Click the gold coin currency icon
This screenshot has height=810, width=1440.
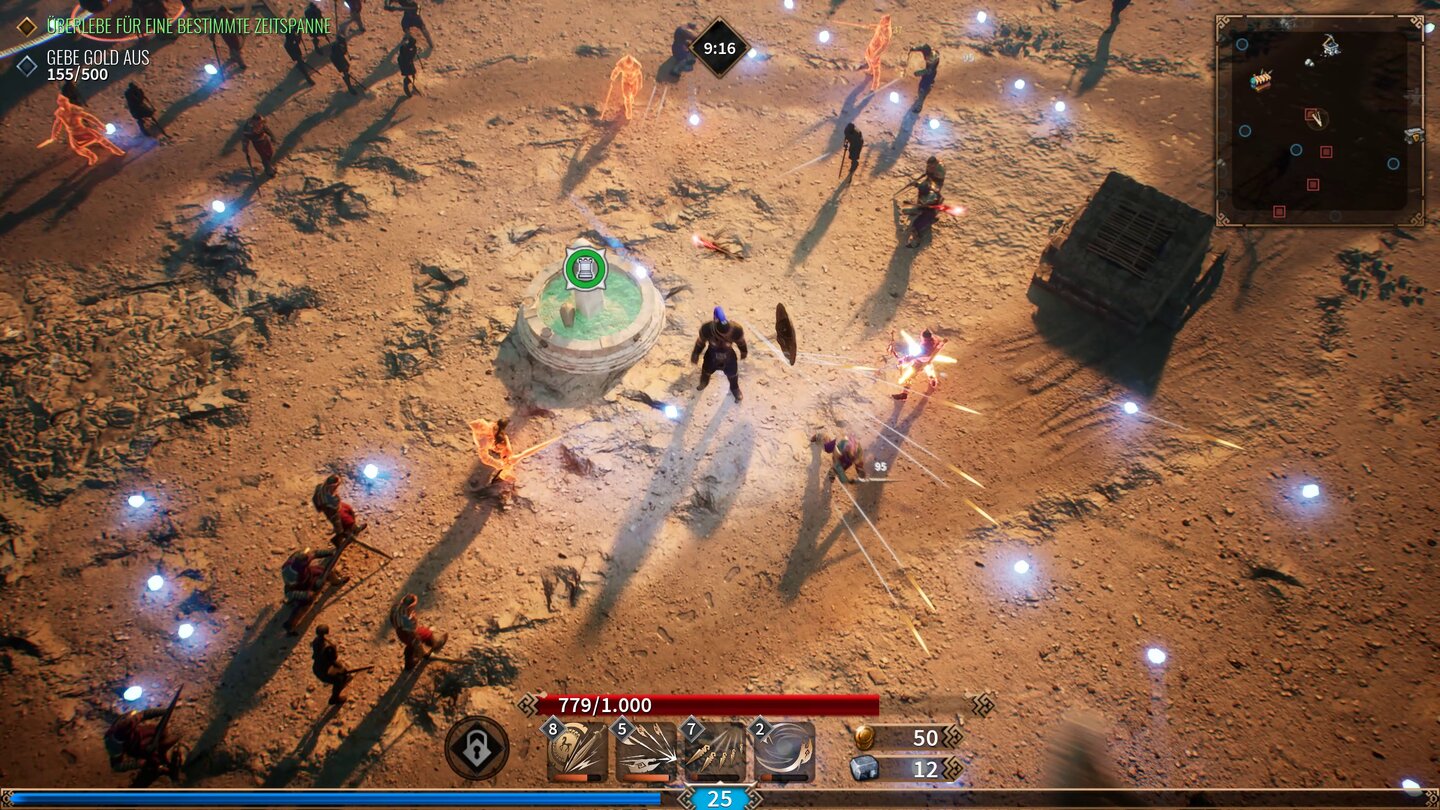(x=866, y=737)
